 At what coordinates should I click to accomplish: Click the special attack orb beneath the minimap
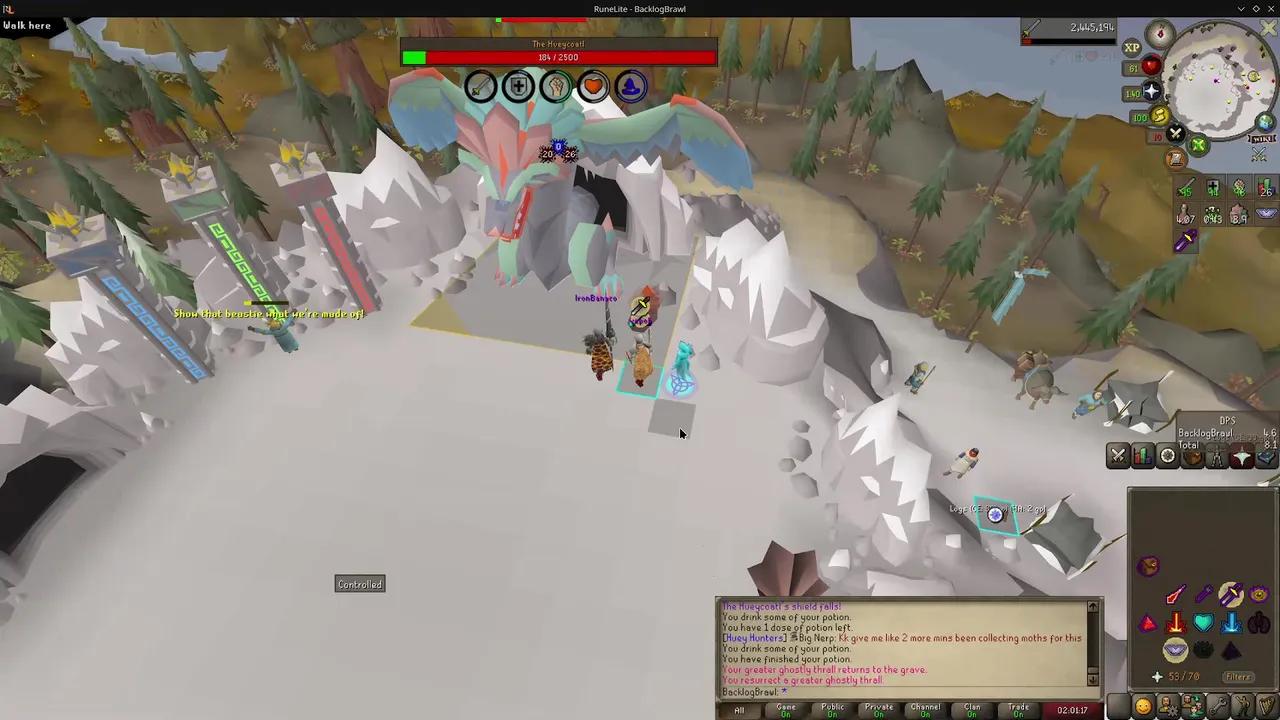[x=1175, y=133]
